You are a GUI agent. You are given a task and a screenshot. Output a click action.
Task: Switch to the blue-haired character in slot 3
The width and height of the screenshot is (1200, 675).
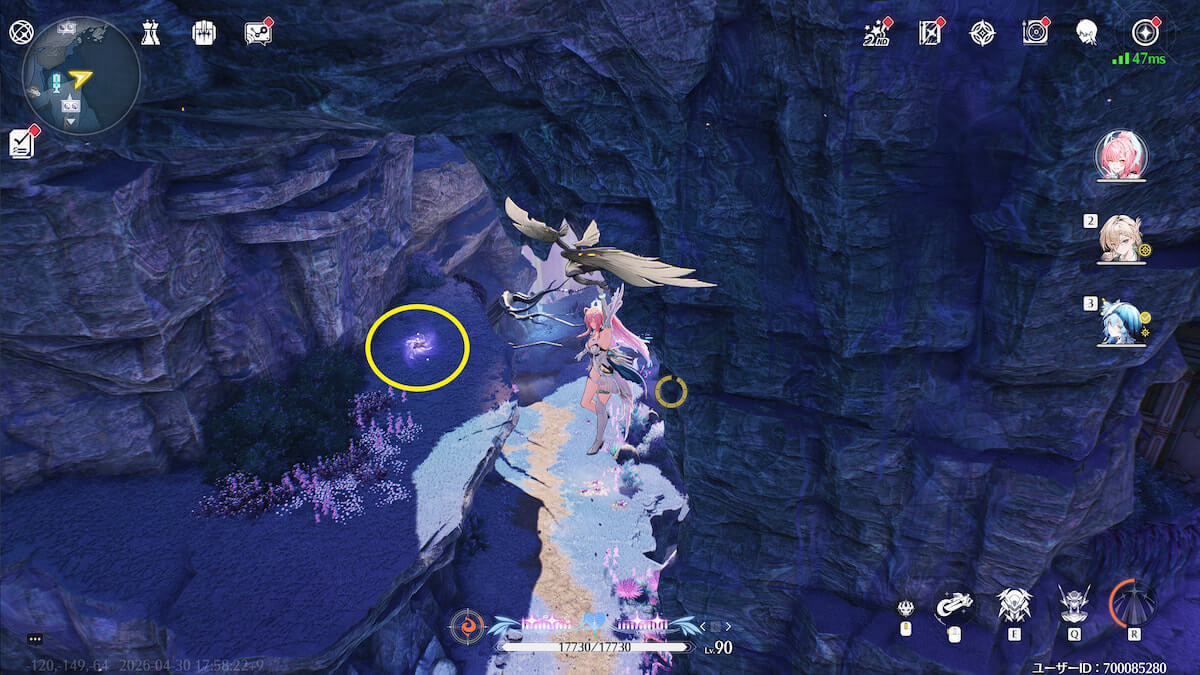[1119, 322]
